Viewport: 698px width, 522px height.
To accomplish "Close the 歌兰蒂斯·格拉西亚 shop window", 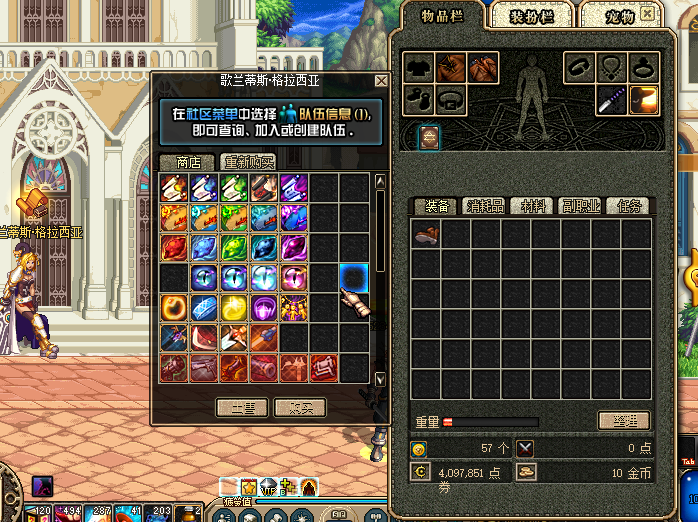I will click(x=381, y=81).
